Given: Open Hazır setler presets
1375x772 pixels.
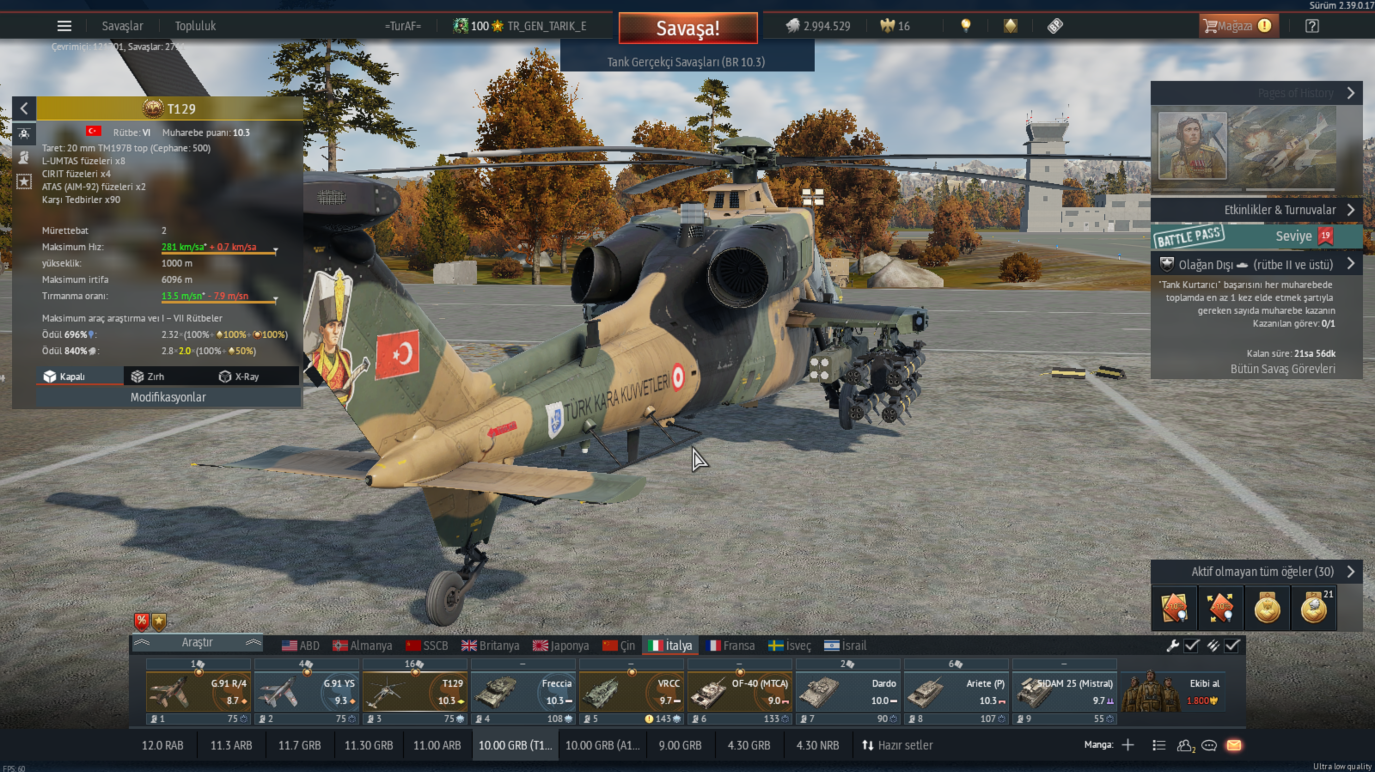Looking at the screenshot, I should (x=897, y=745).
